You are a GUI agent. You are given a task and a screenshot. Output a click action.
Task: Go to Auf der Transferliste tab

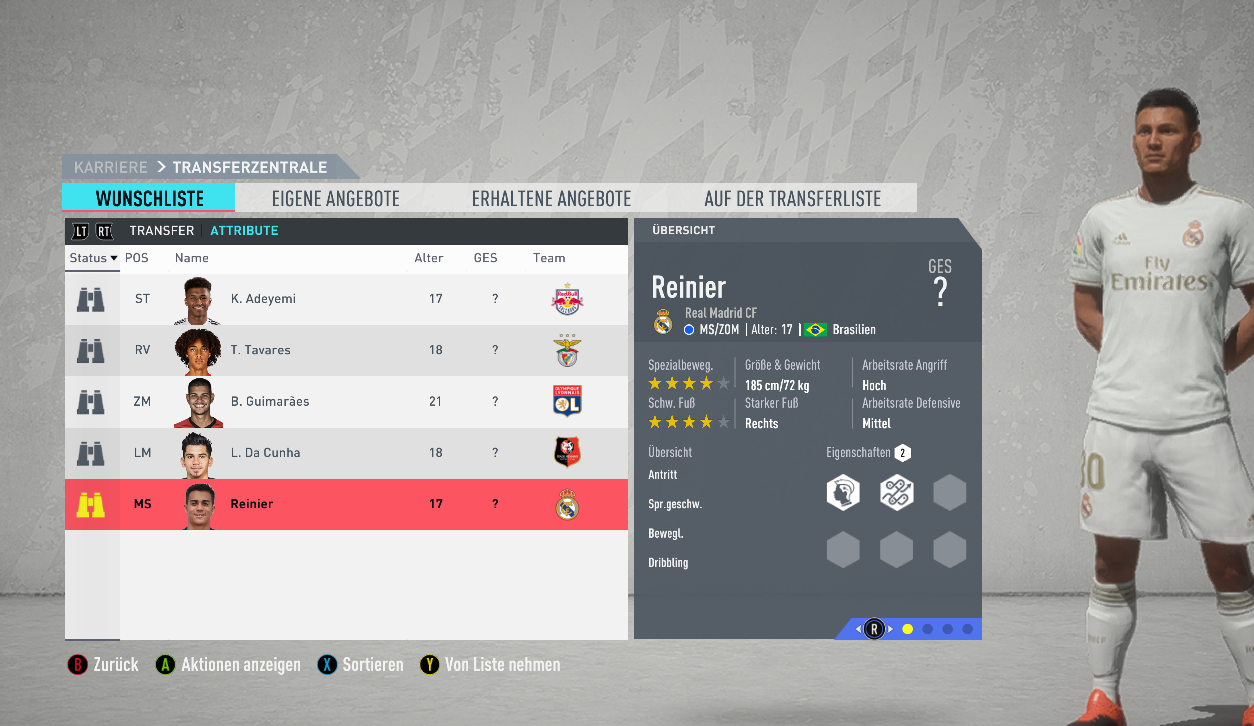[x=792, y=198]
